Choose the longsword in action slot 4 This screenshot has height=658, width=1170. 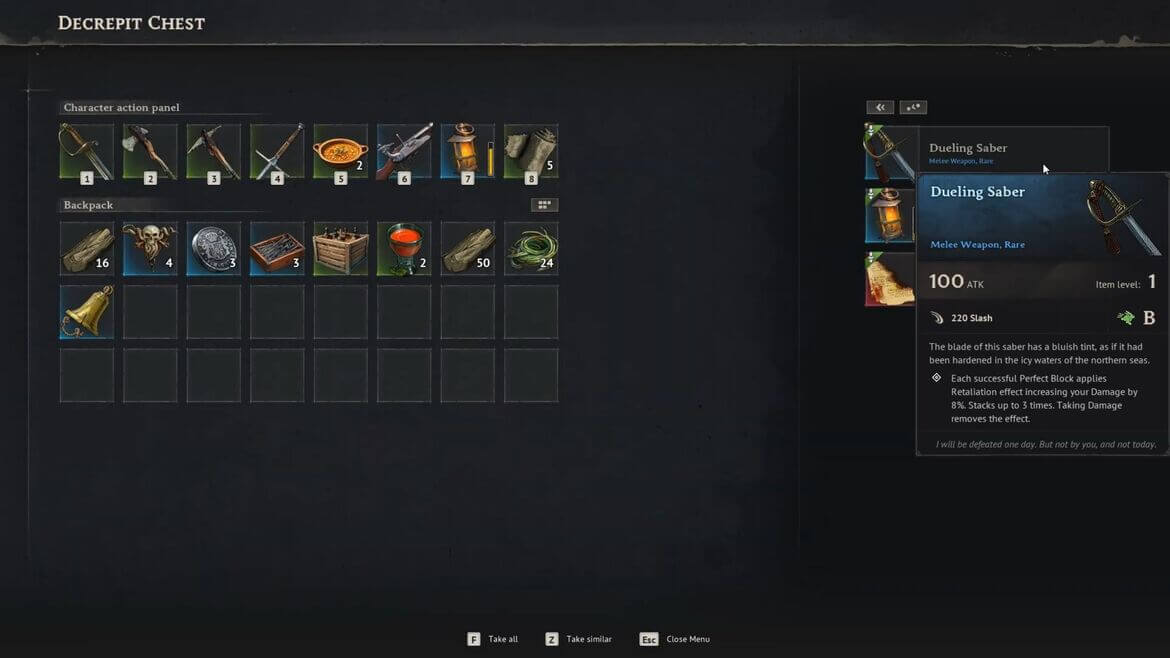pos(277,151)
